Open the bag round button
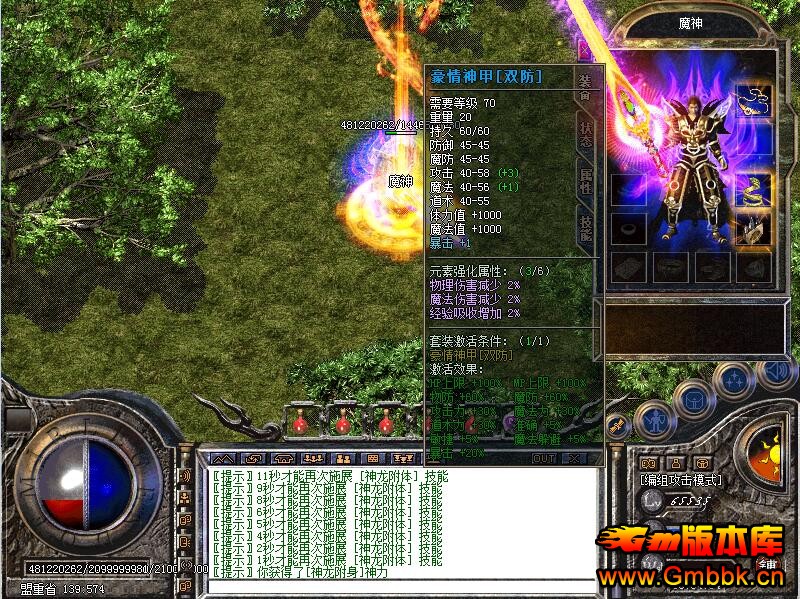The height and width of the screenshot is (599, 800). pos(693,398)
